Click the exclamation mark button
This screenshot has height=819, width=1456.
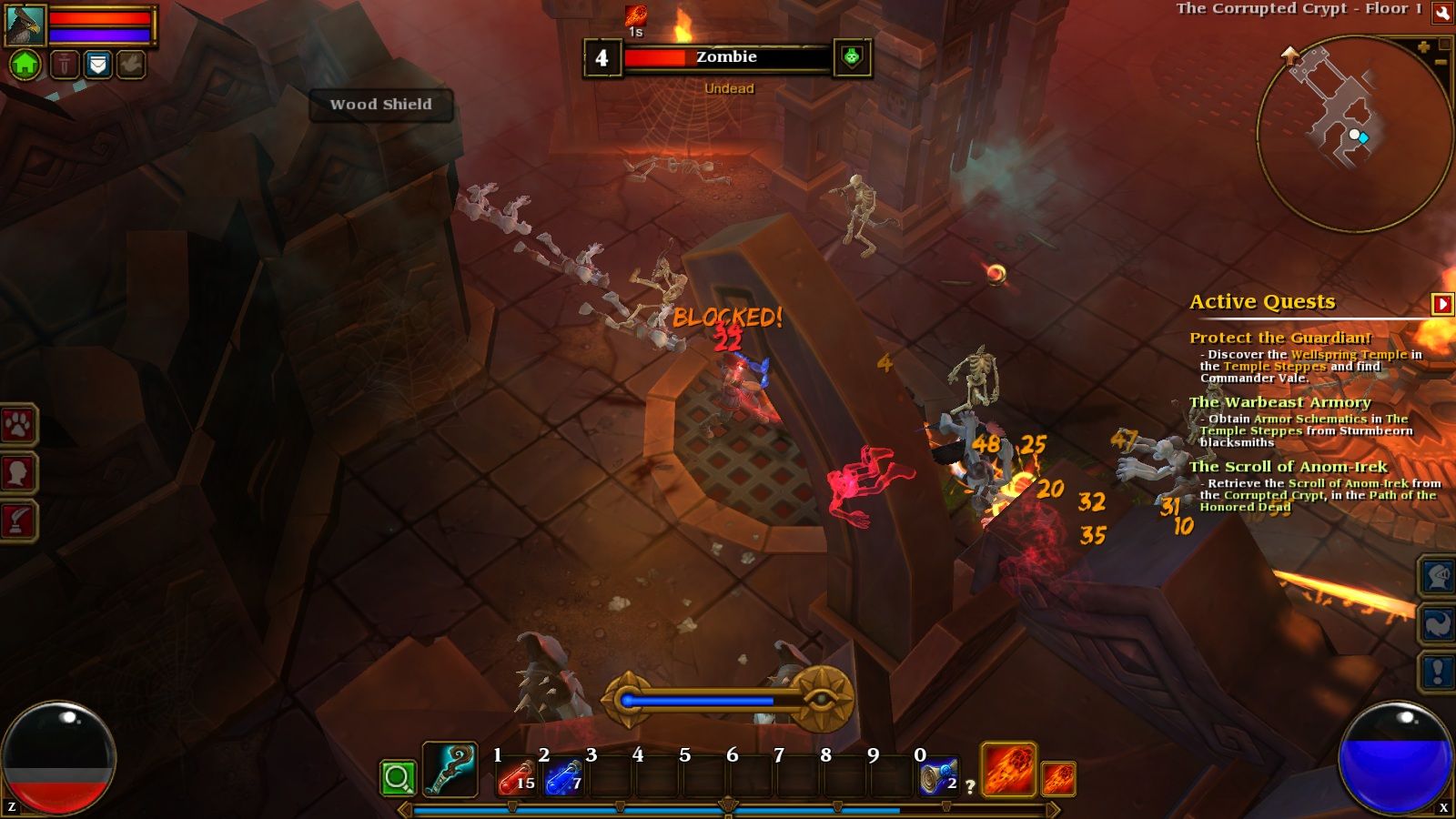tap(1438, 672)
